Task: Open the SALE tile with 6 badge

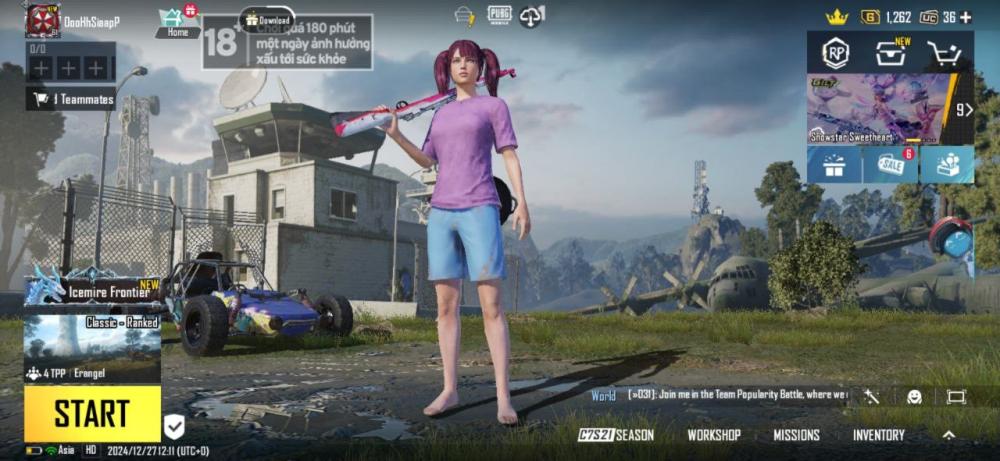Action: 890,165
